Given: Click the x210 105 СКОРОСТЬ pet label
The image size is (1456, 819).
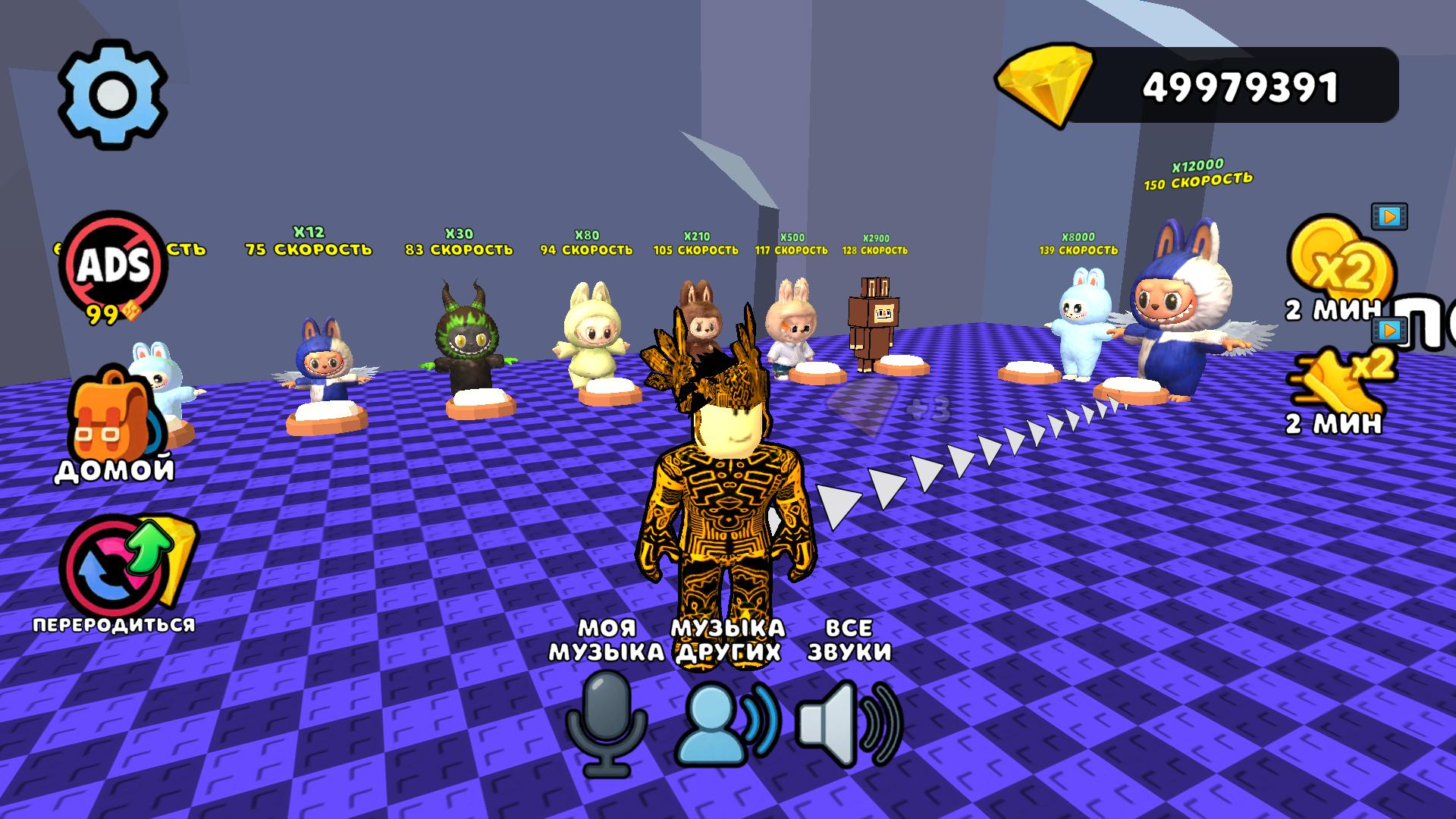Looking at the screenshot, I should coord(695,244).
